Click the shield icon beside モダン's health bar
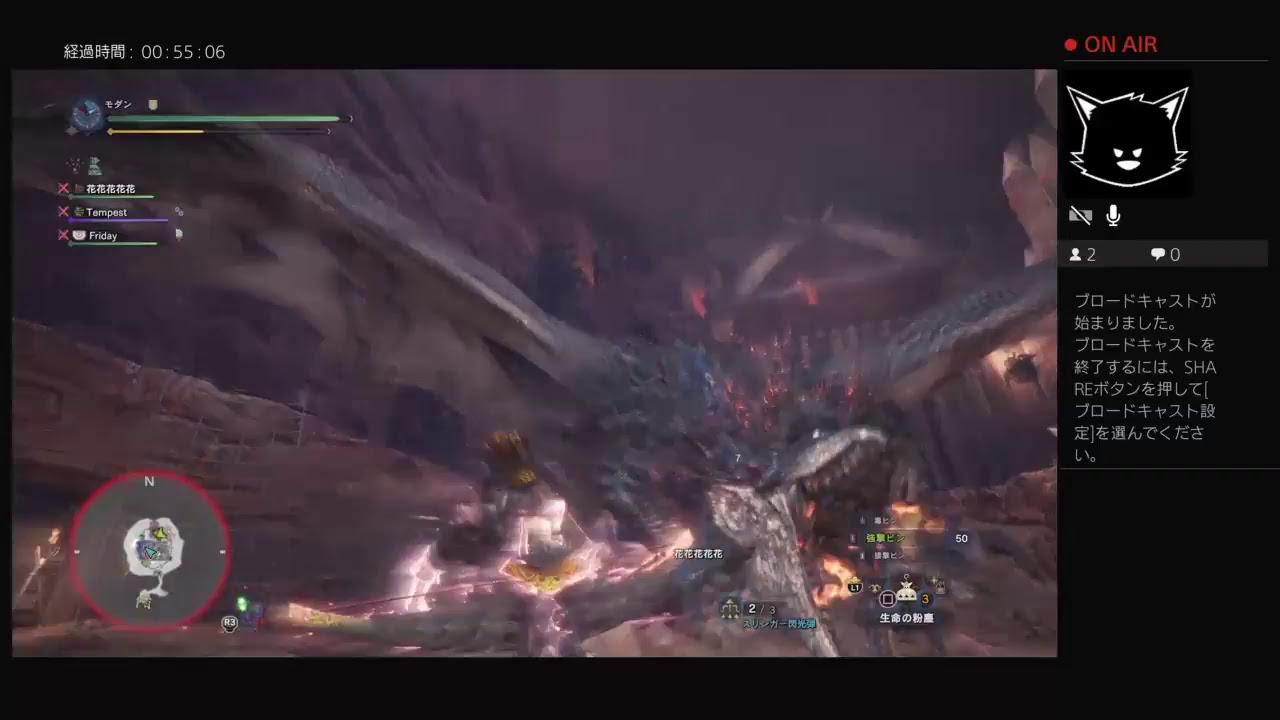 (x=152, y=104)
